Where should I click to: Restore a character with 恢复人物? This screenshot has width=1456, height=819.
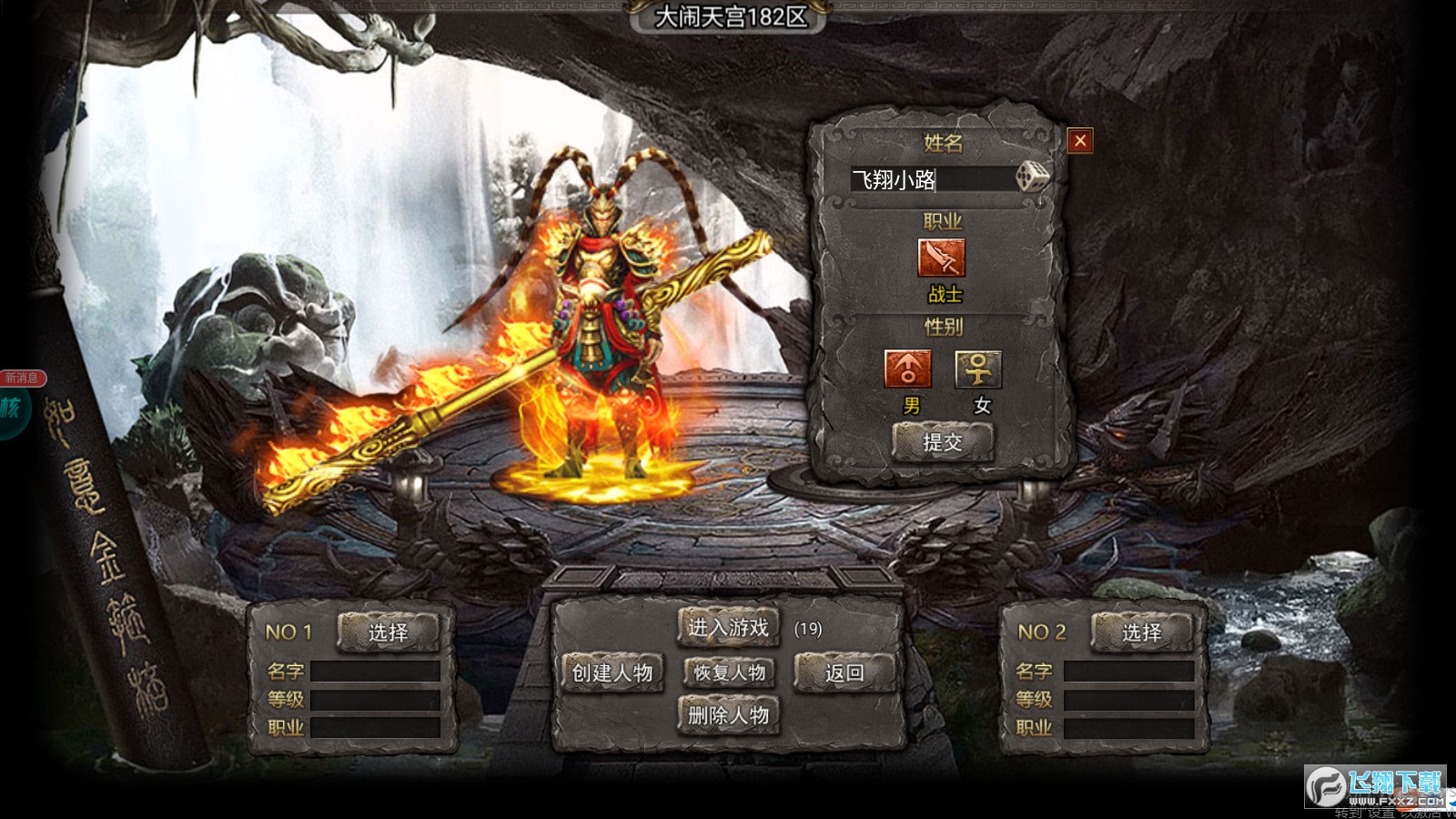729,673
